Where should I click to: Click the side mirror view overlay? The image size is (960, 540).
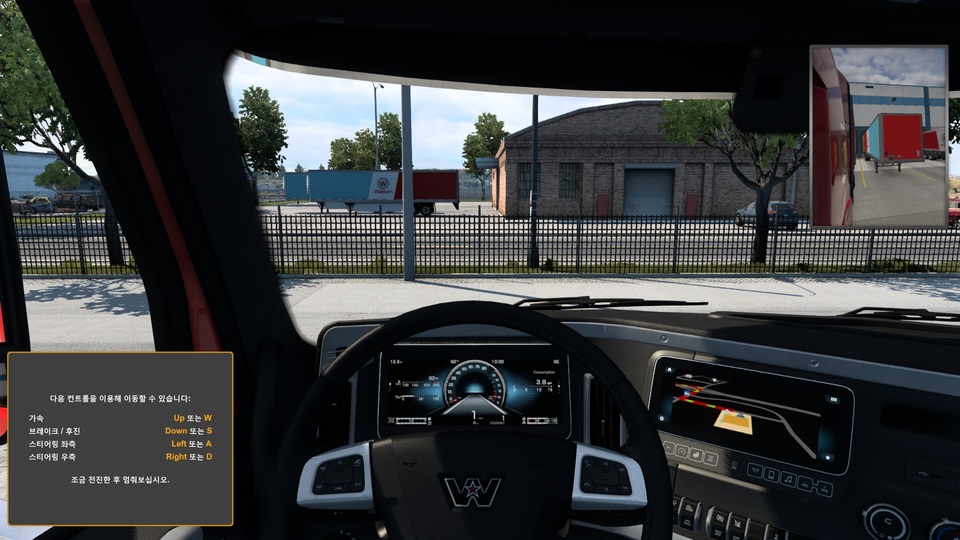pos(878,136)
